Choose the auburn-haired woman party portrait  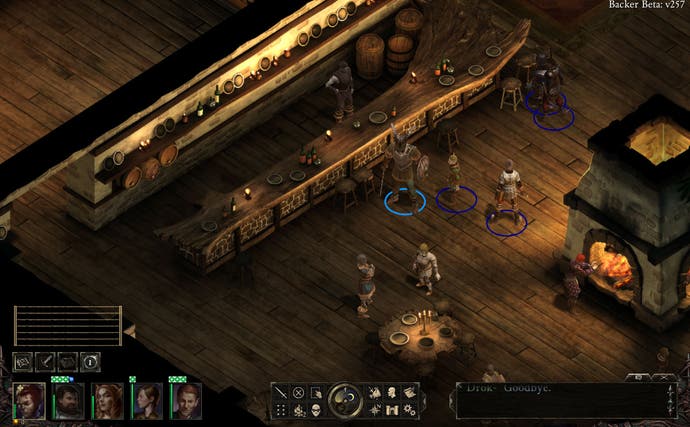tap(107, 400)
